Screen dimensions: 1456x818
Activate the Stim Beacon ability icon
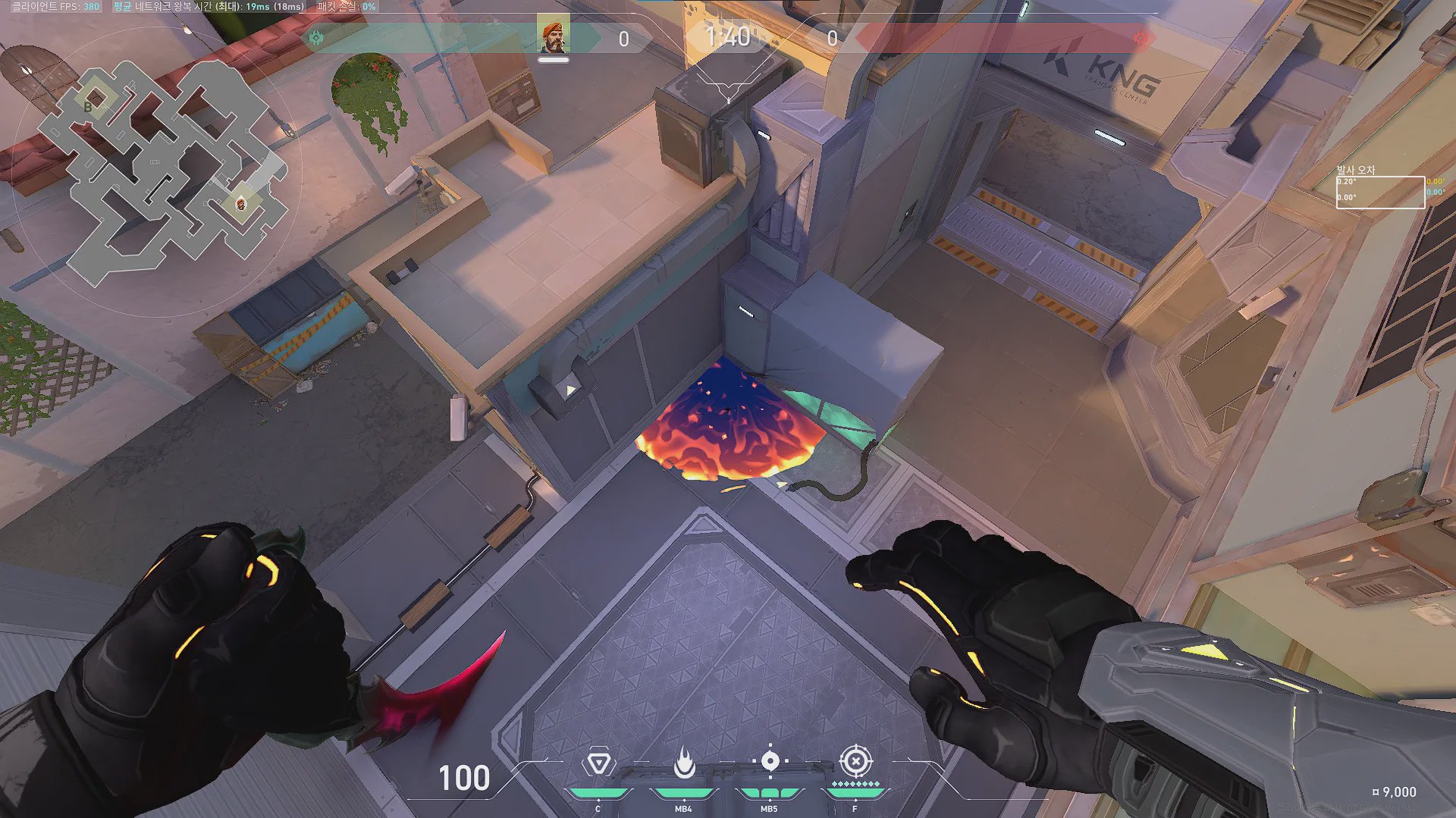pos(598,763)
